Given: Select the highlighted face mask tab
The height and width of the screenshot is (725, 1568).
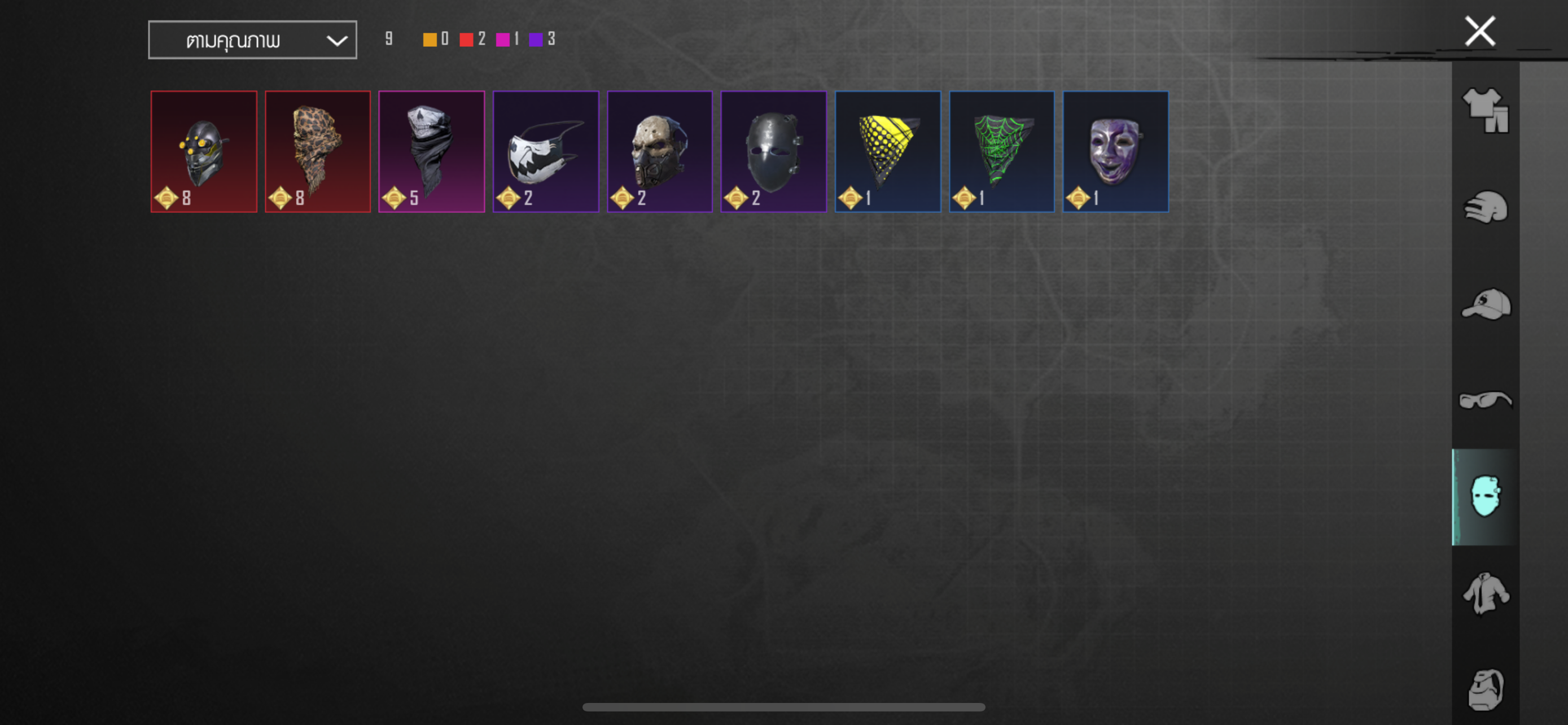Looking at the screenshot, I should 1485,497.
